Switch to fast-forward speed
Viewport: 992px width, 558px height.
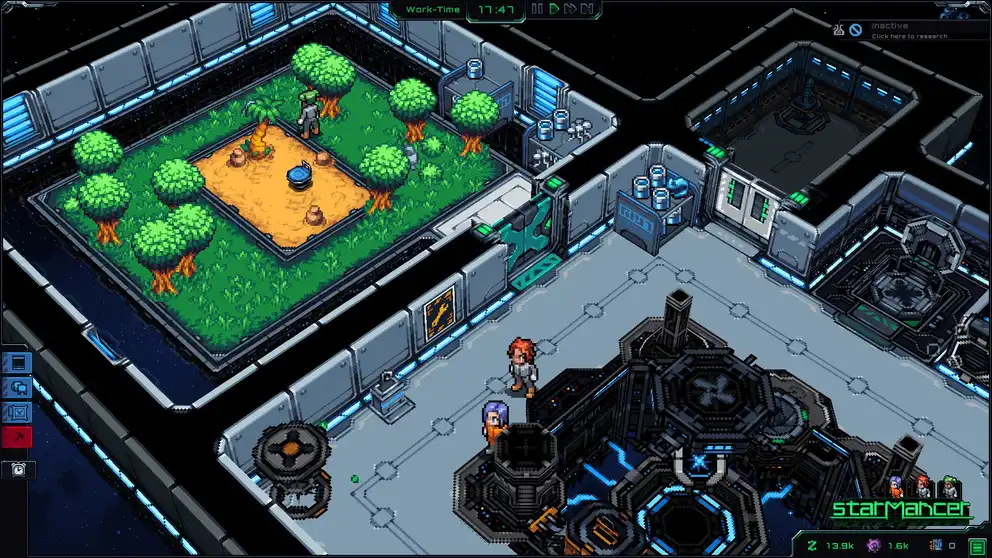[x=570, y=9]
